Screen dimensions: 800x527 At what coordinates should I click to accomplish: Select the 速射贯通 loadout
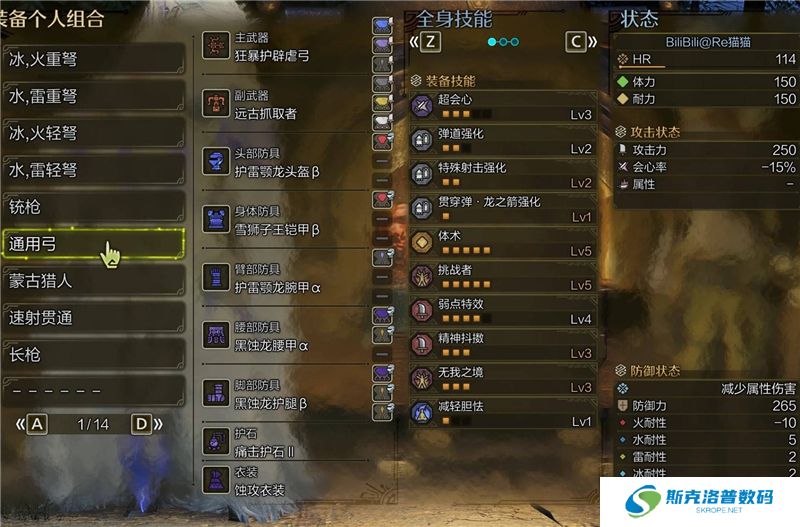[93, 318]
